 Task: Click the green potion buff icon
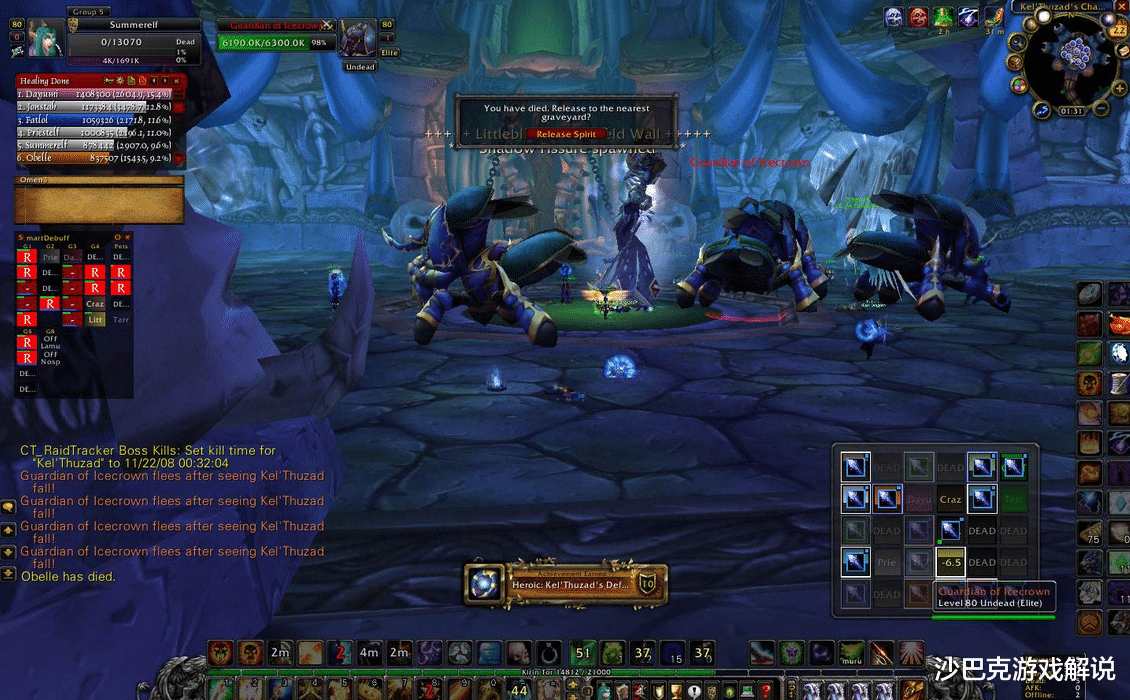943,16
